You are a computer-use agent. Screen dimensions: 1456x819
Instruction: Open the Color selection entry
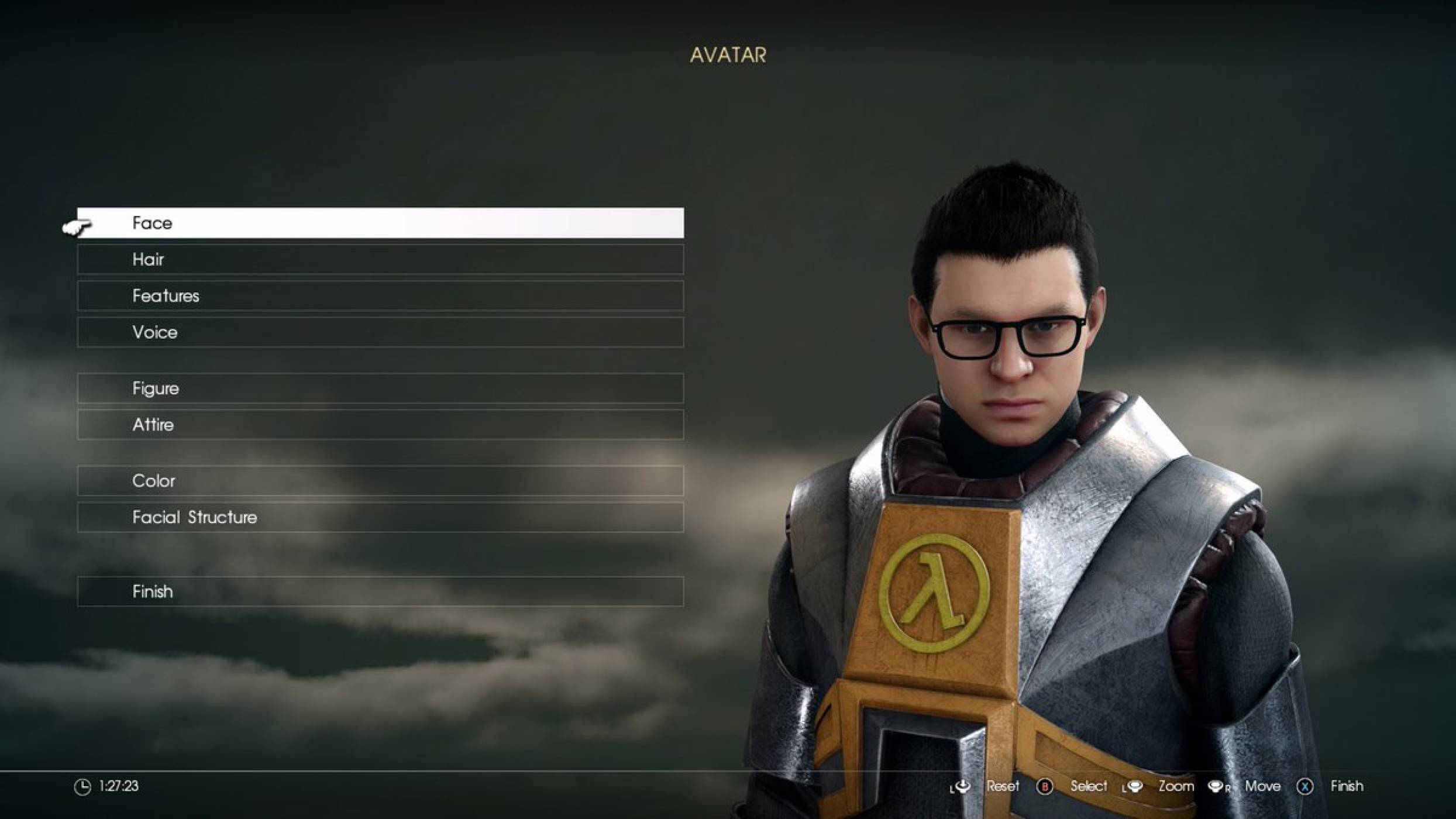pyautogui.click(x=380, y=481)
